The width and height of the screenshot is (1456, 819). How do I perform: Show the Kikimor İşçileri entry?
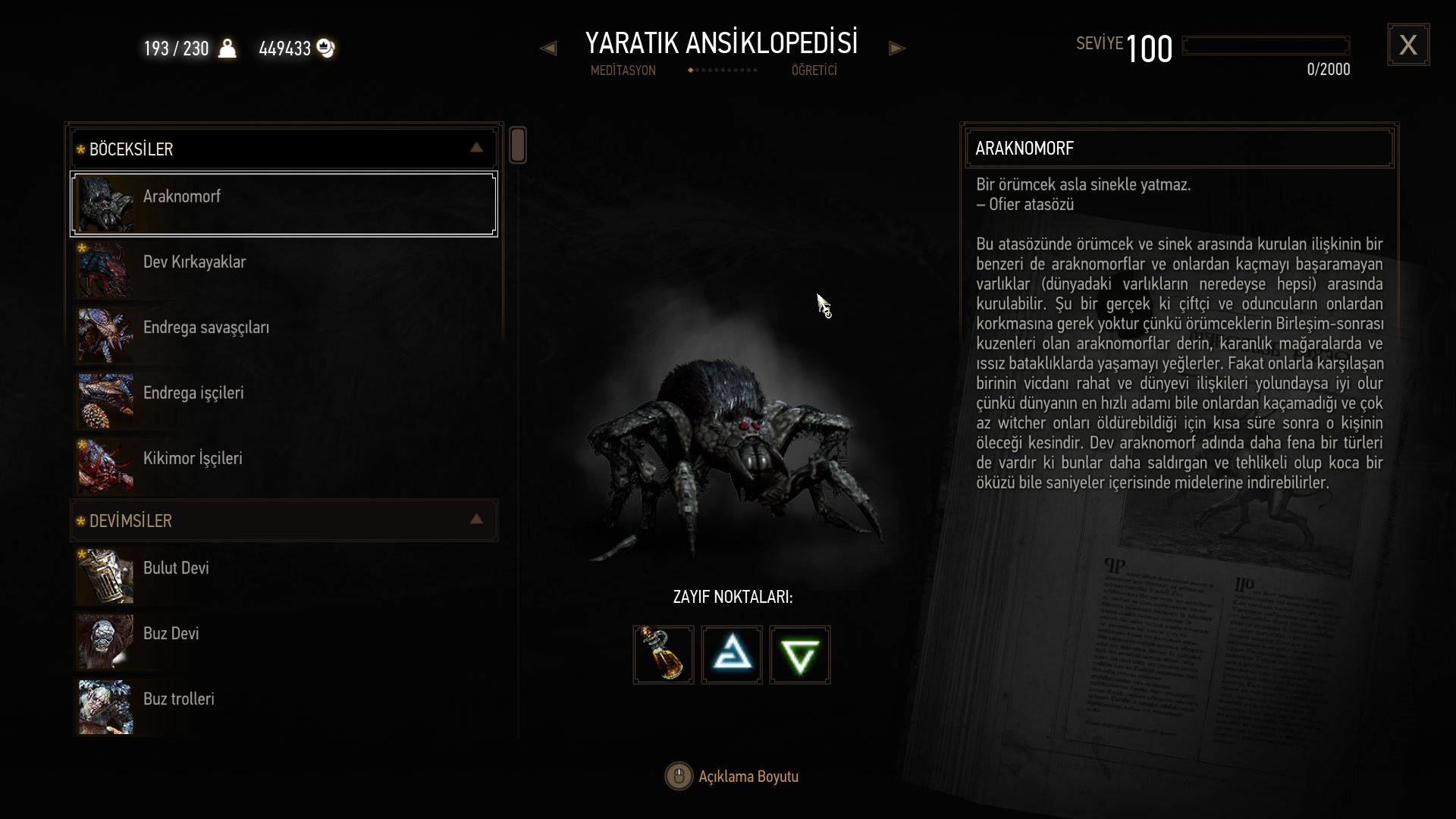tap(284, 465)
